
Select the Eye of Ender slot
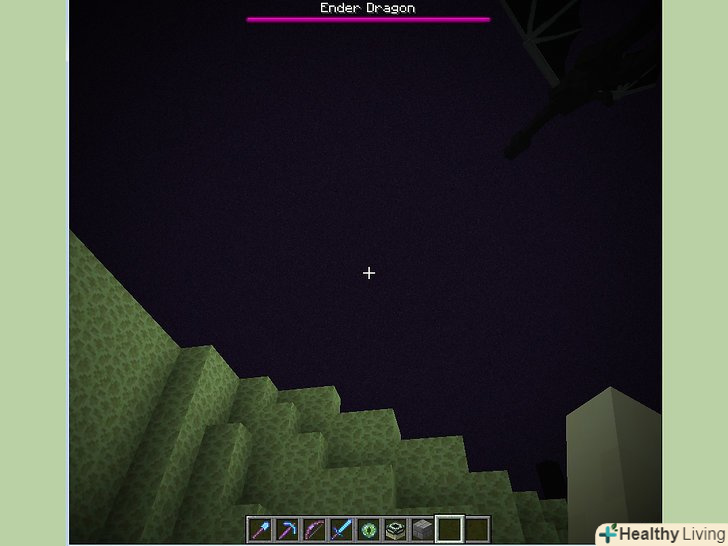pos(368,529)
